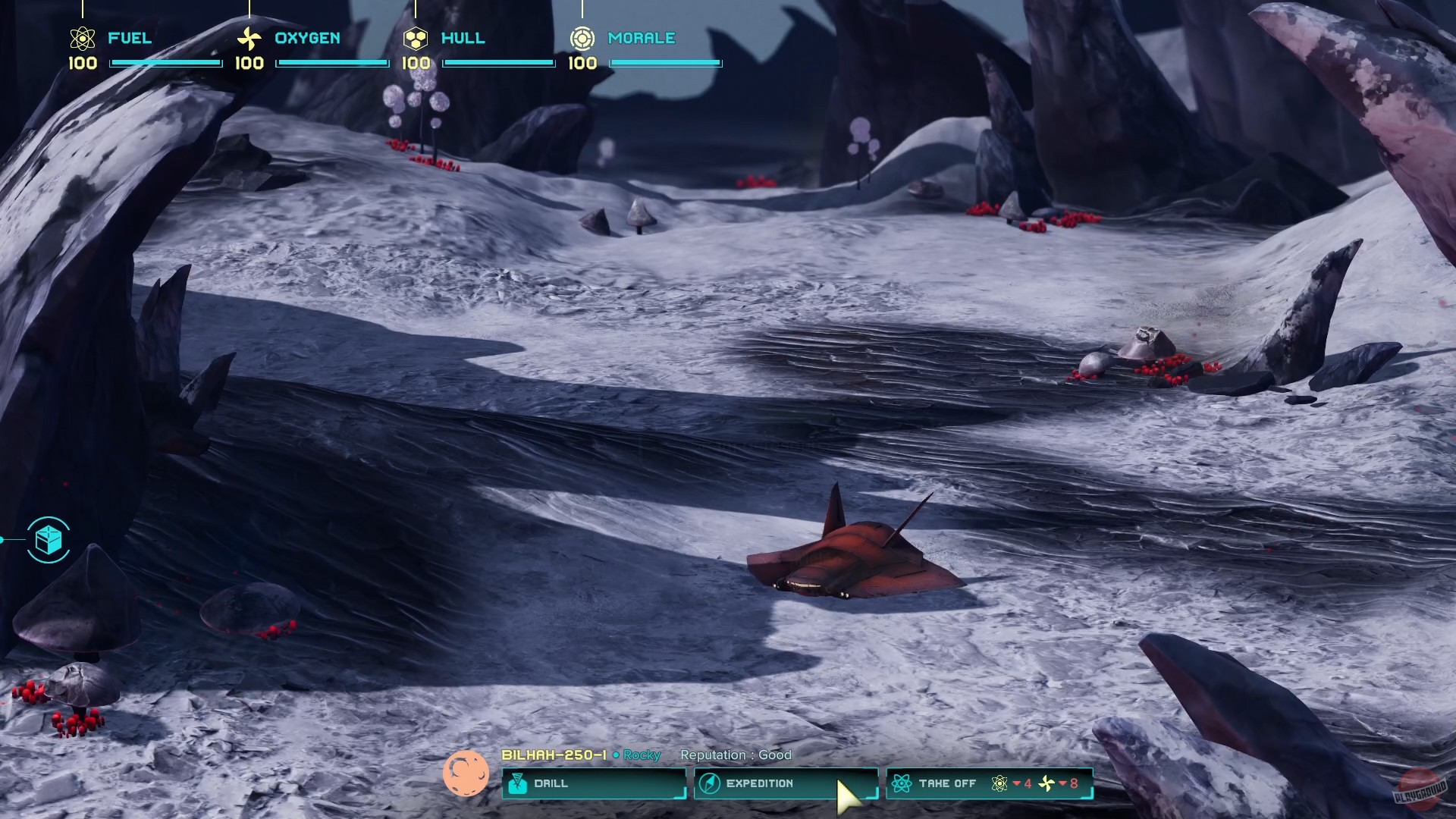
Task: Click the atom icon on the Take Off button
Action: (x=904, y=783)
